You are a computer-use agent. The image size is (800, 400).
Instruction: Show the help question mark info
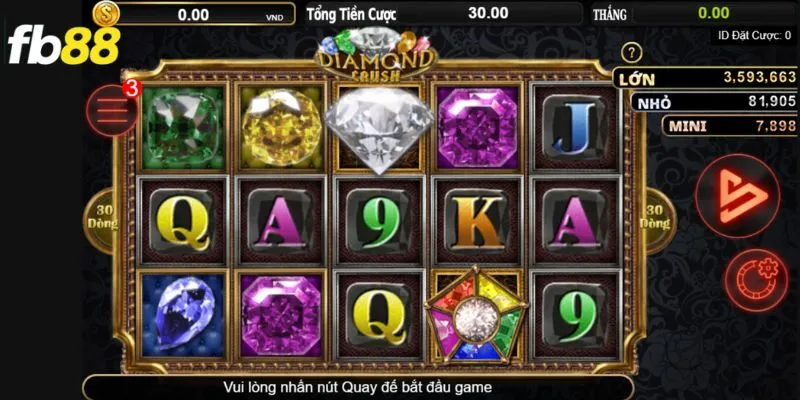point(630,52)
